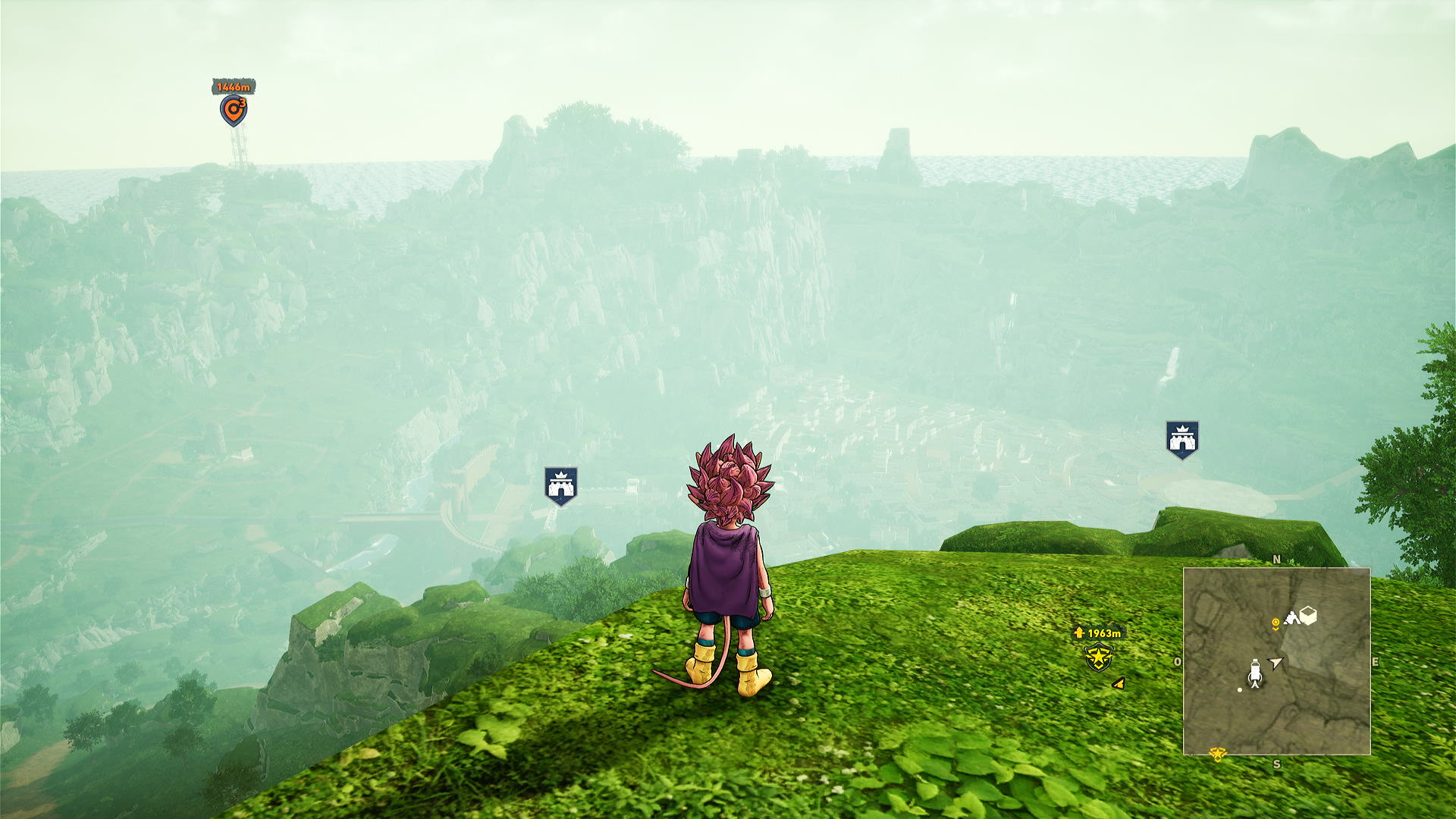Image resolution: width=1456 pixels, height=819 pixels.
Task: Select the yellow star quest marker at 1963m
Action: 1098,657
